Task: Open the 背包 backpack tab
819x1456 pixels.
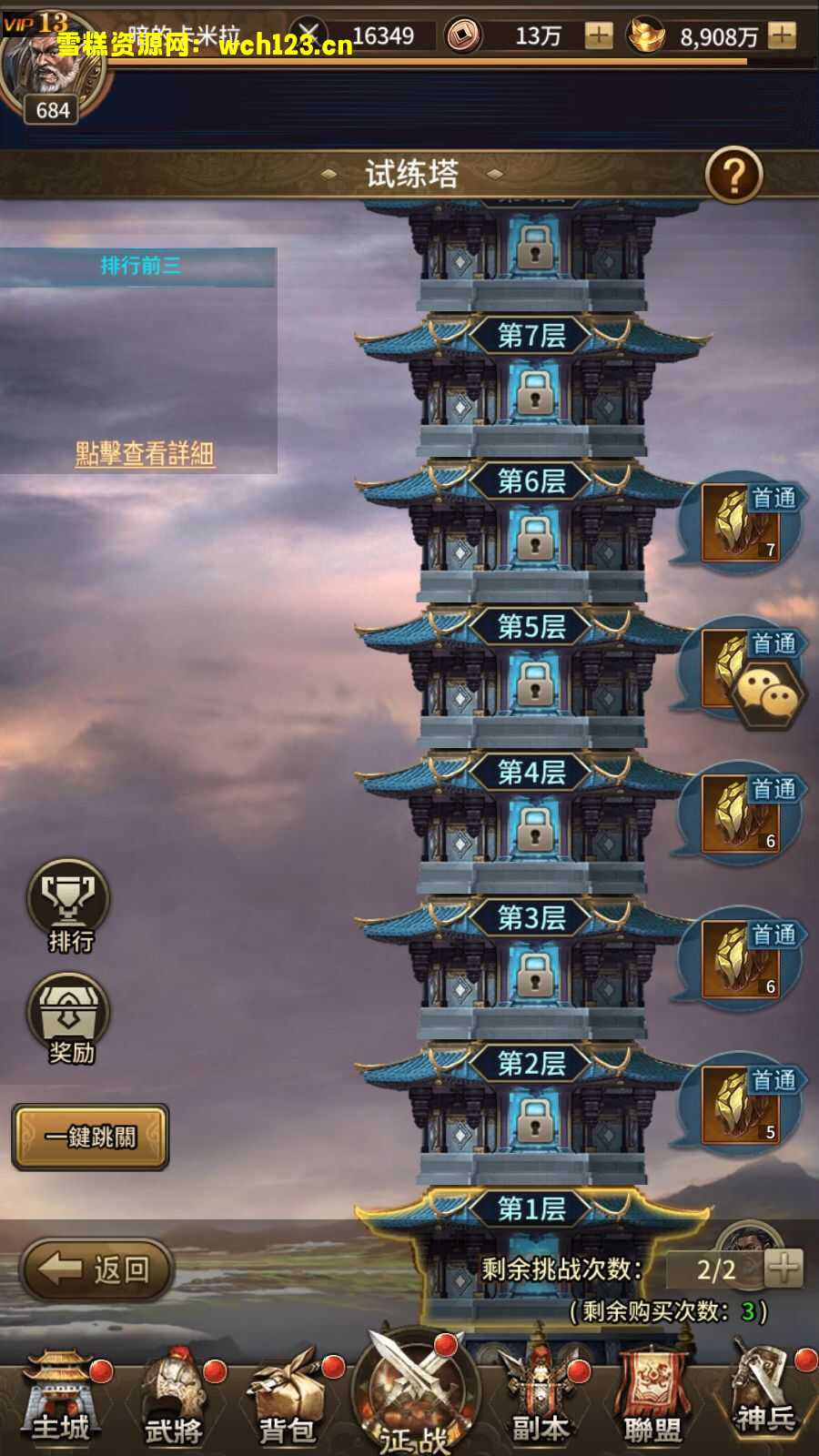Action: coord(288,1406)
